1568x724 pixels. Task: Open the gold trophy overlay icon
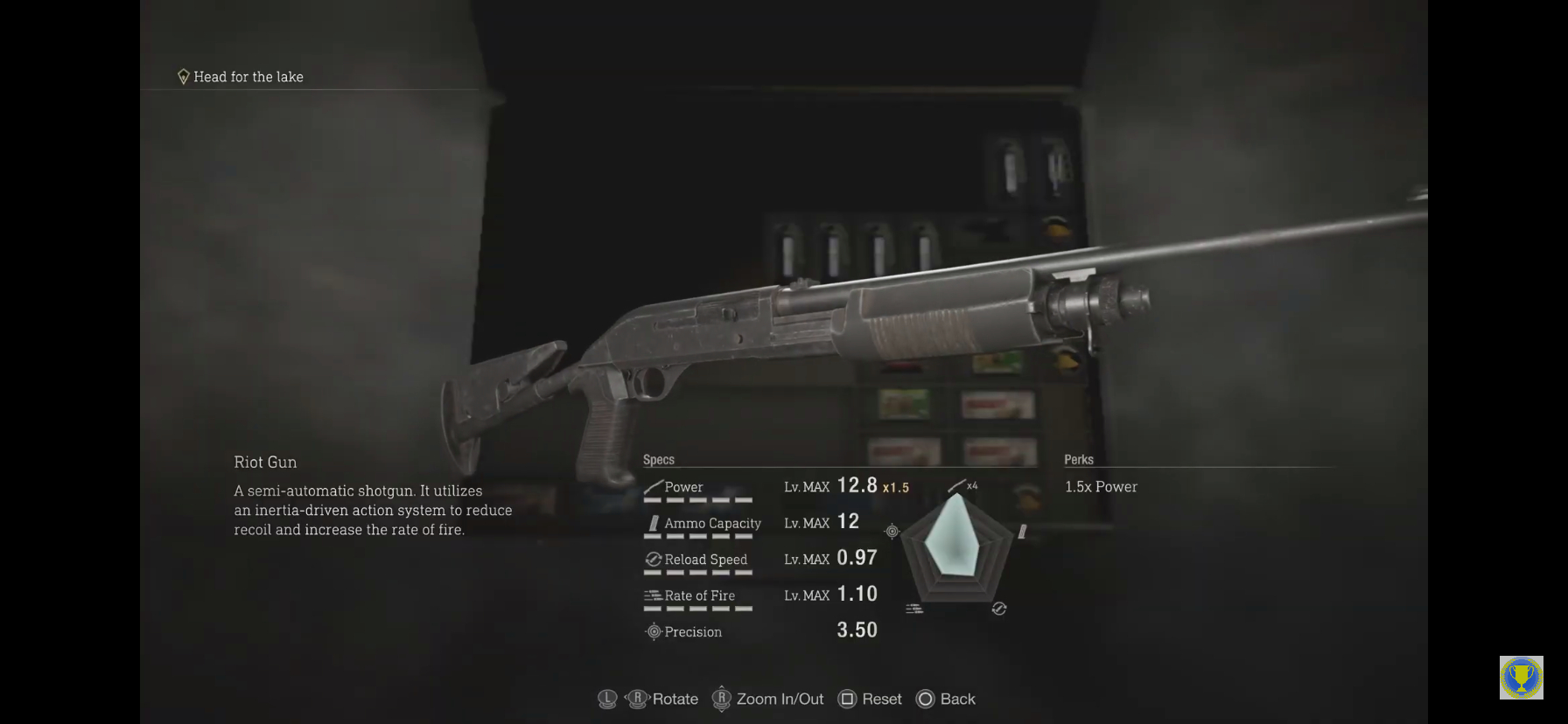1521,678
